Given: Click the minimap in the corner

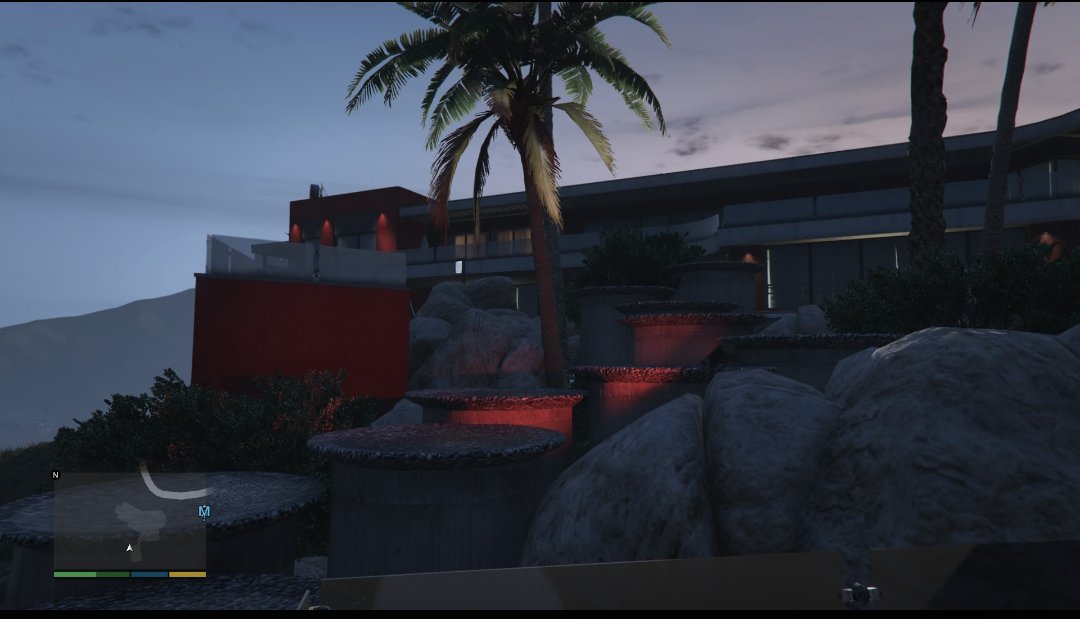Looking at the screenshot, I should (129, 518).
